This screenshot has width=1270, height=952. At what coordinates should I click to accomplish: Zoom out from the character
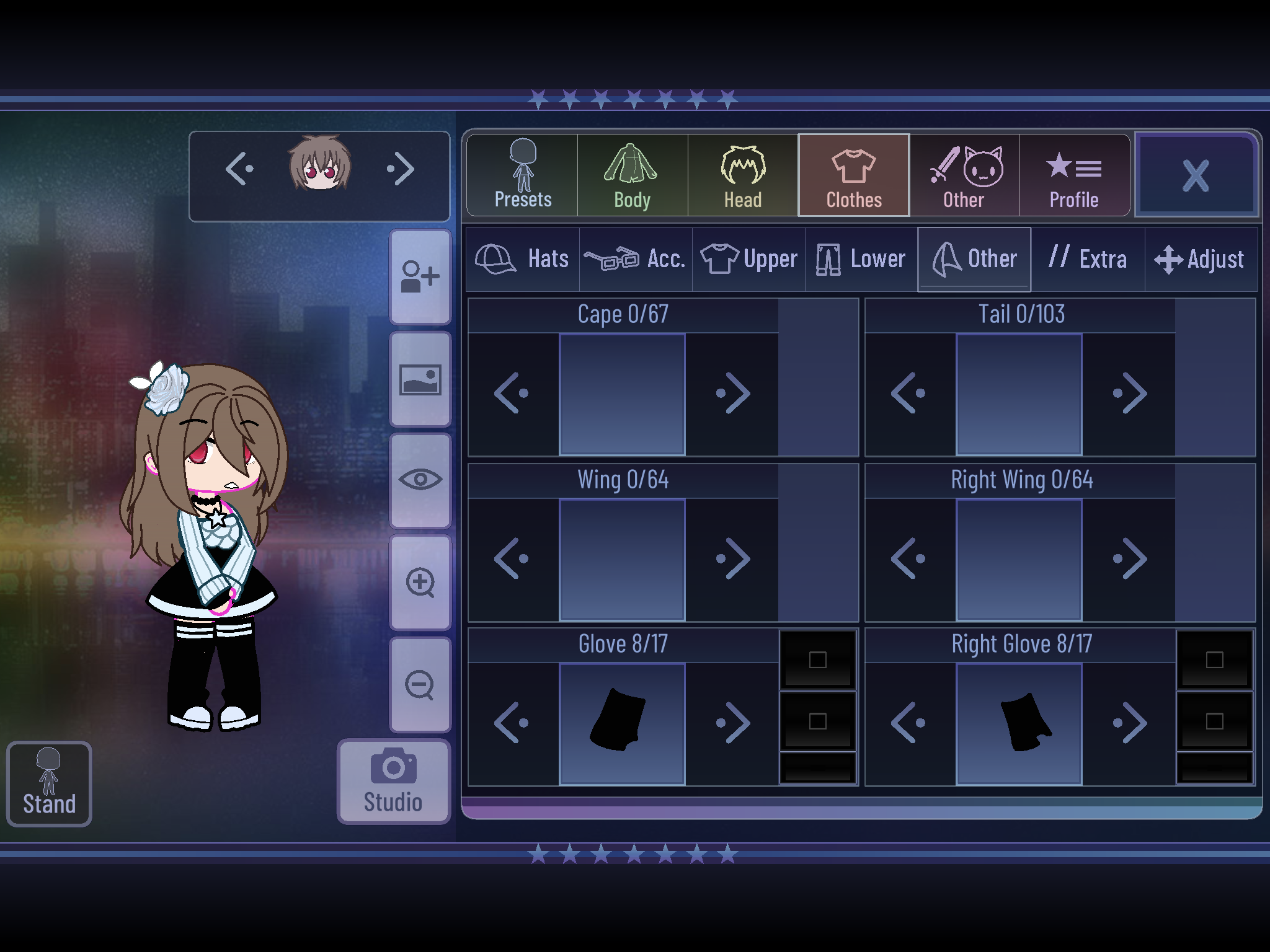click(x=420, y=685)
